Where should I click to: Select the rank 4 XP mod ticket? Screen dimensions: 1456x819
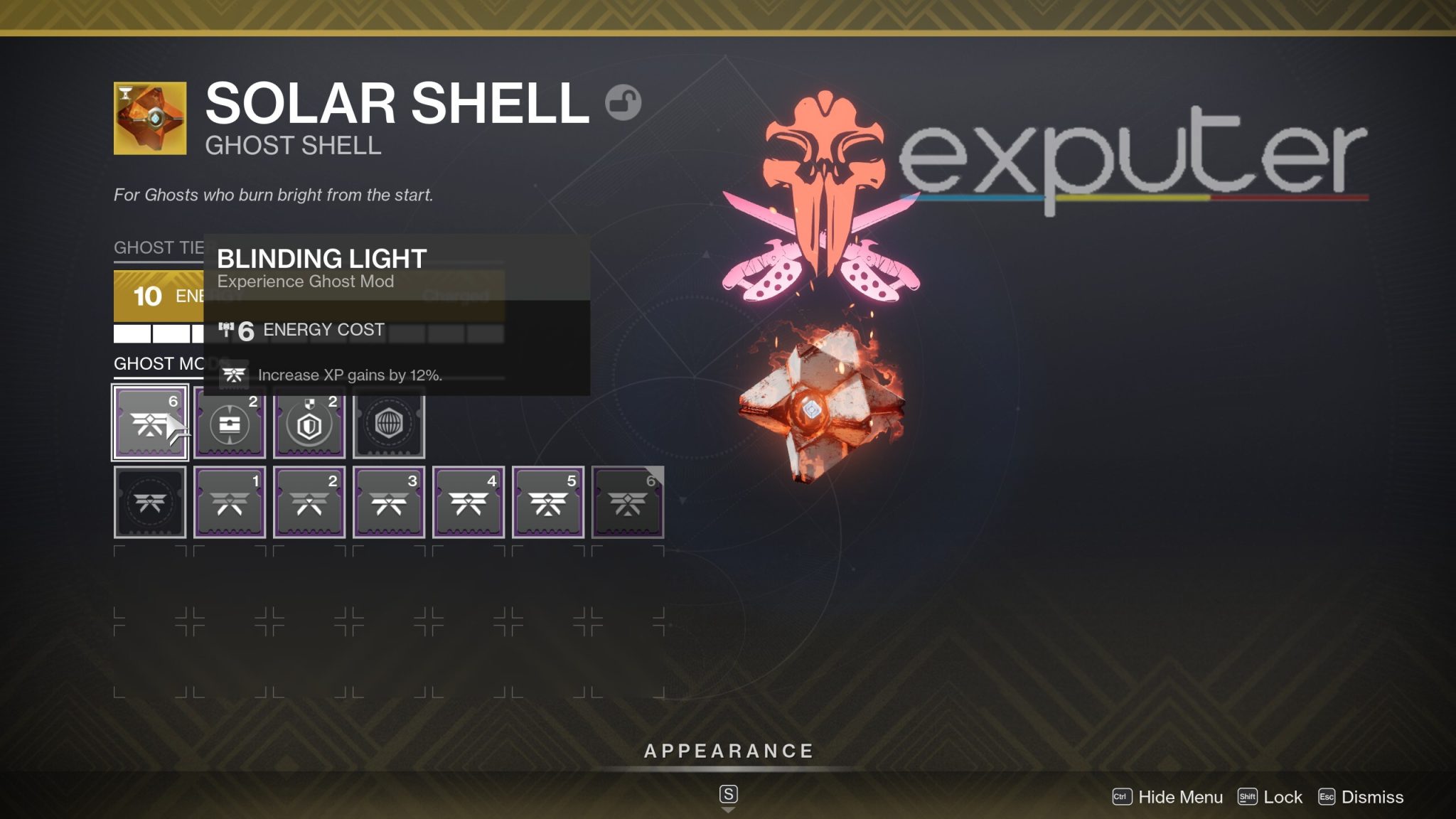pos(468,502)
